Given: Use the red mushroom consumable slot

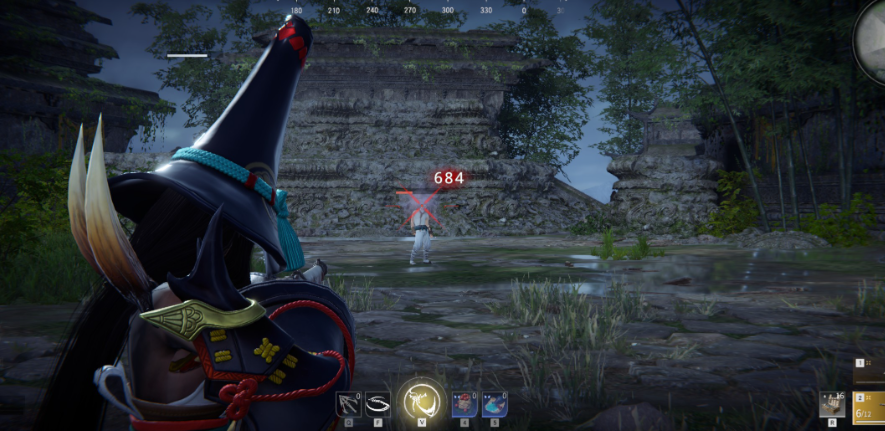Looking at the screenshot, I should [464, 403].
